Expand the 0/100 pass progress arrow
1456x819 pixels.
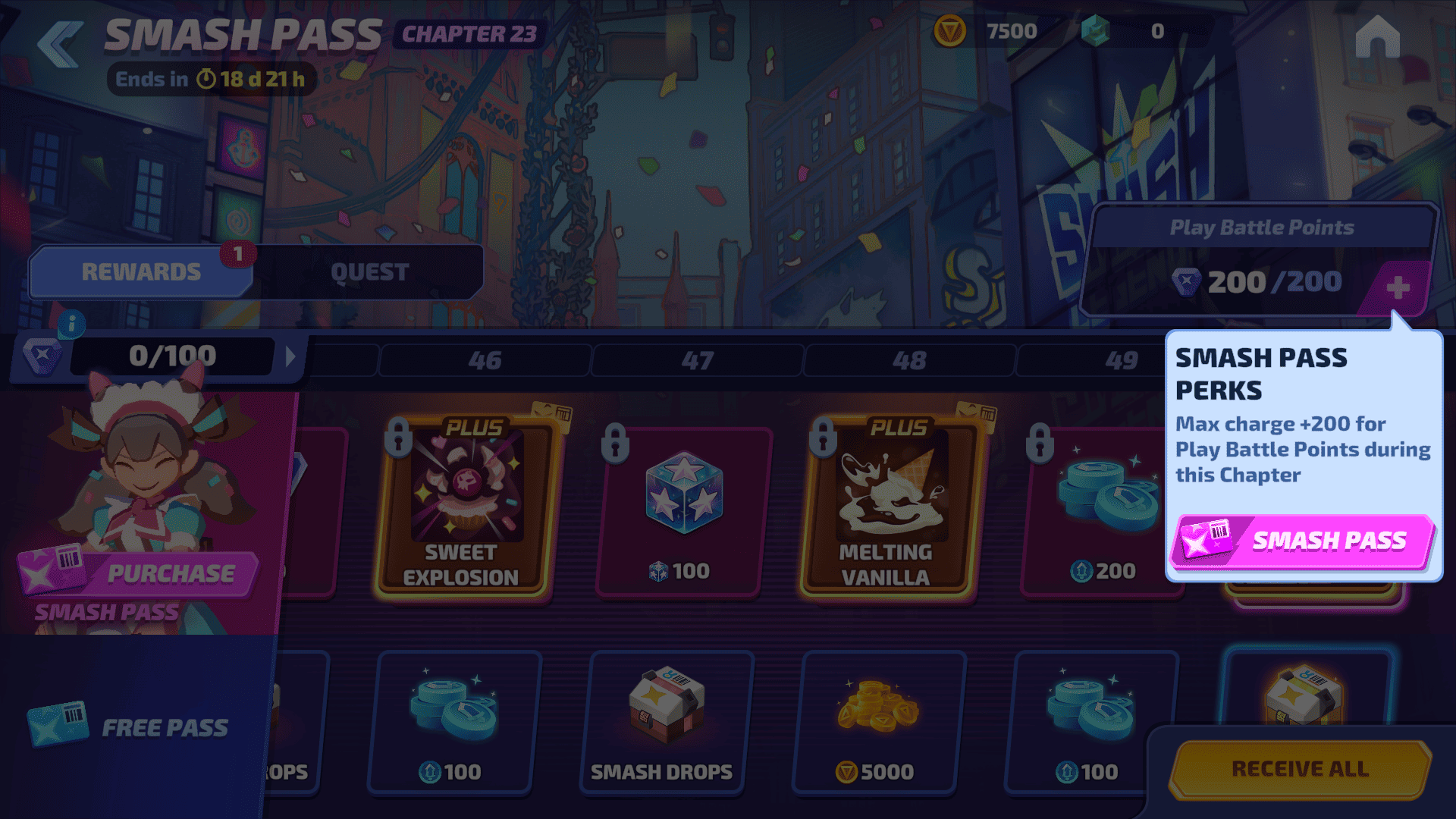(x=290, y=356)
